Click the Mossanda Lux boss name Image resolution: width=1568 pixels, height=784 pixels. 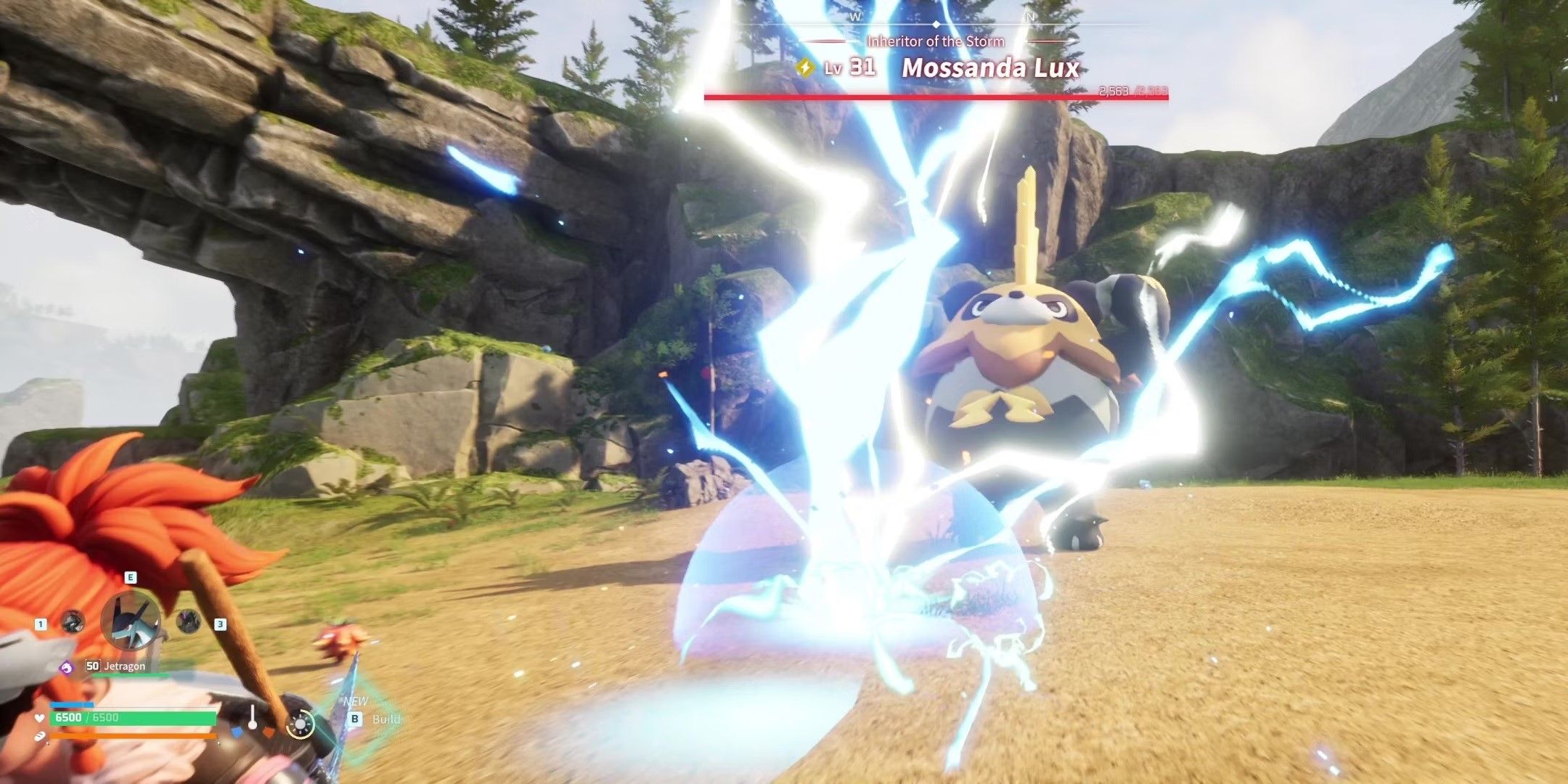(990, 68)
